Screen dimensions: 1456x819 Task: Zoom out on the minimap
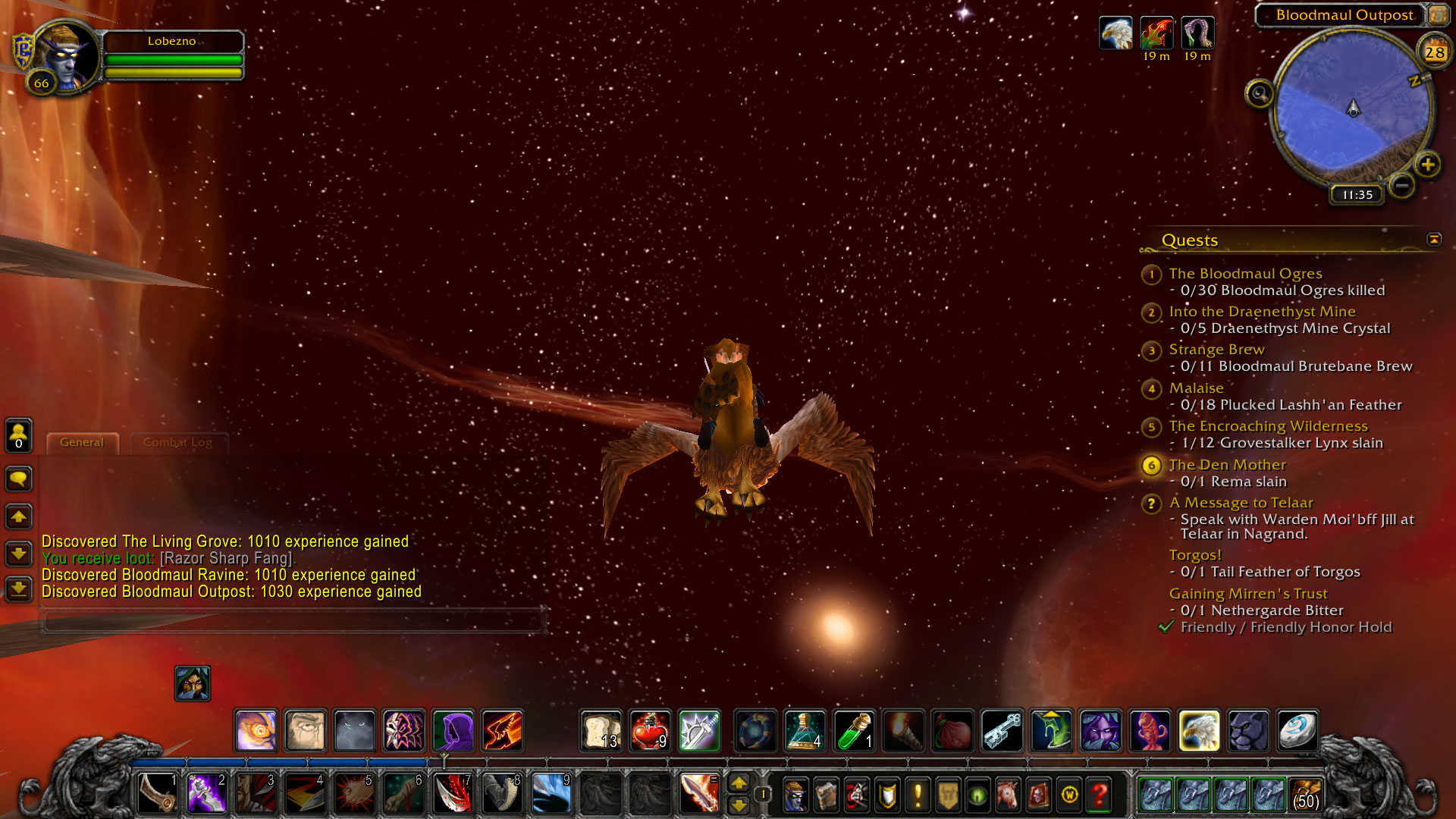[1402, 184]
